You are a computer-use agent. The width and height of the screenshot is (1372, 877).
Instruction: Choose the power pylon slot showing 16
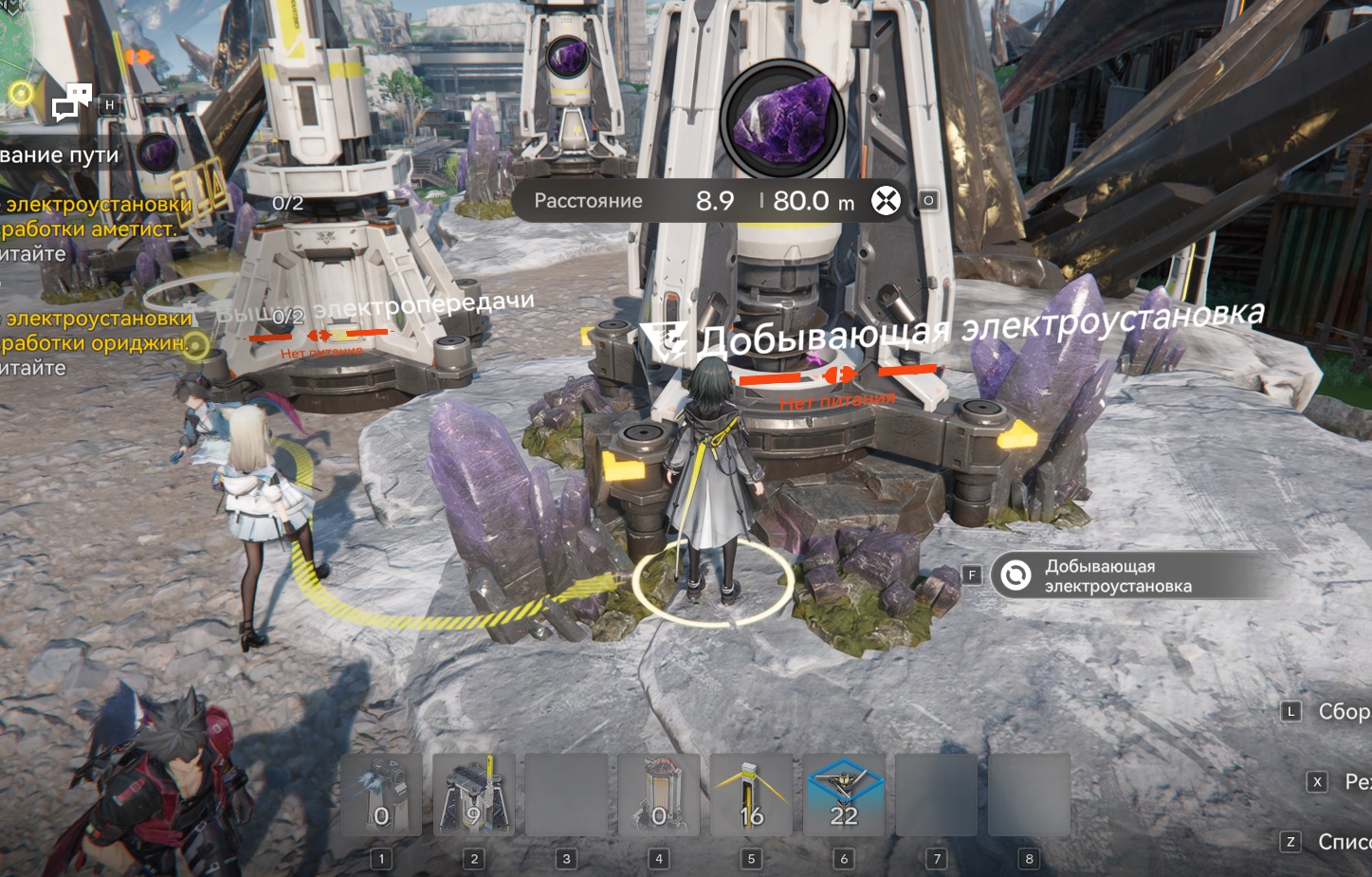[751, 795]
